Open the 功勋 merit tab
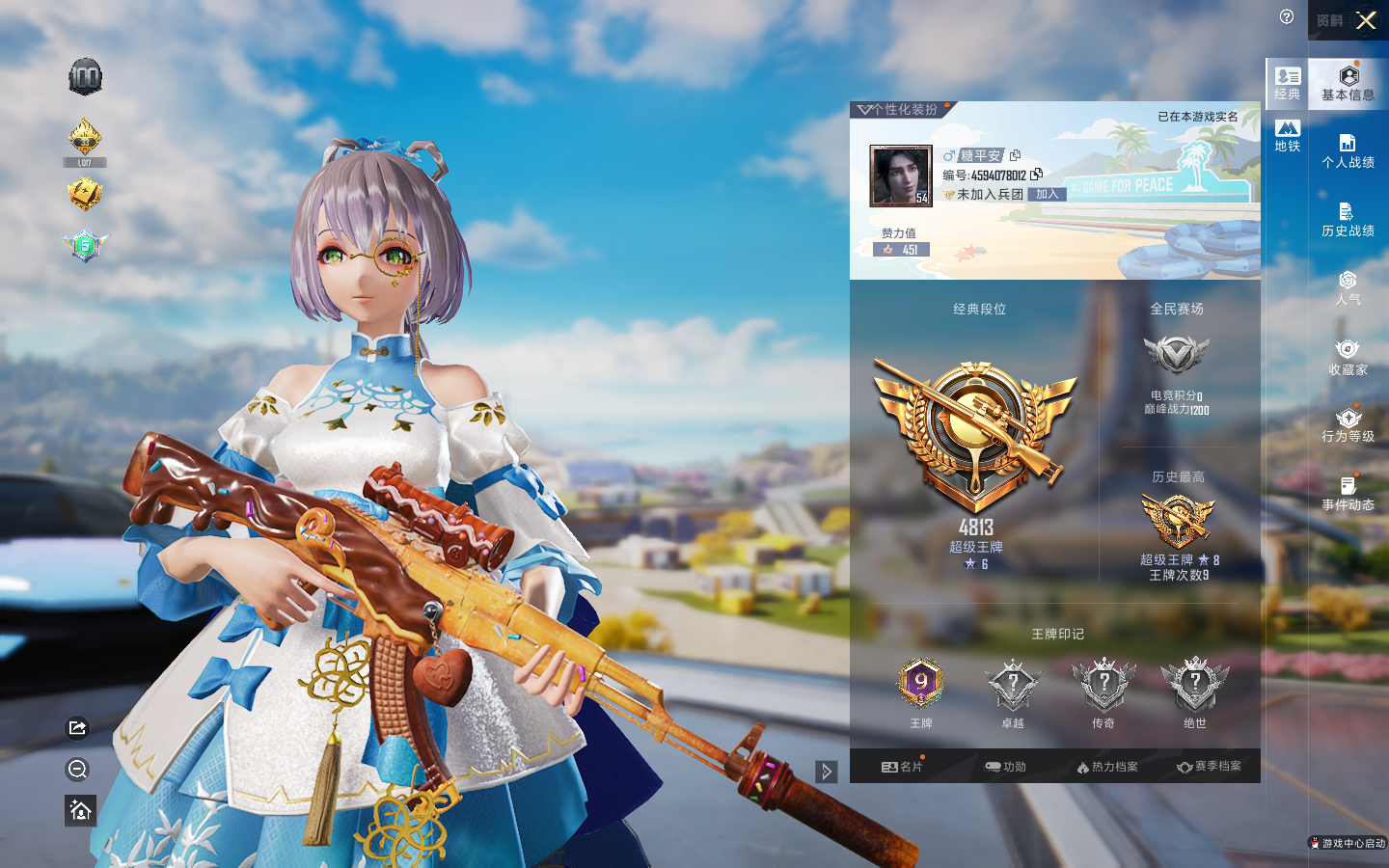The width and height of the screenshot is (1389, 868). coord(1005,767)
